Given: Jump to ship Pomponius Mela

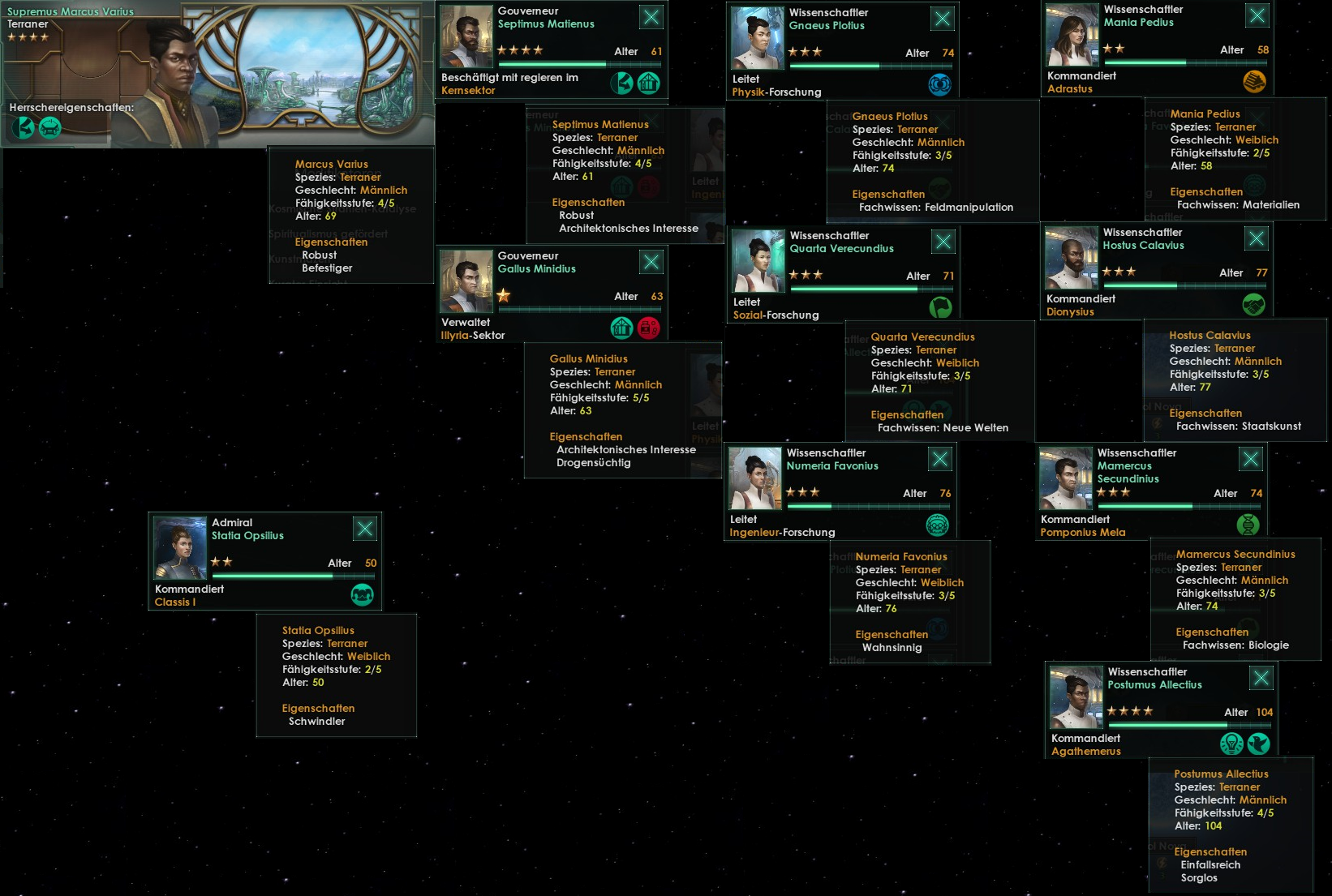Looking at the screenshot, I should coord(1082,533).
